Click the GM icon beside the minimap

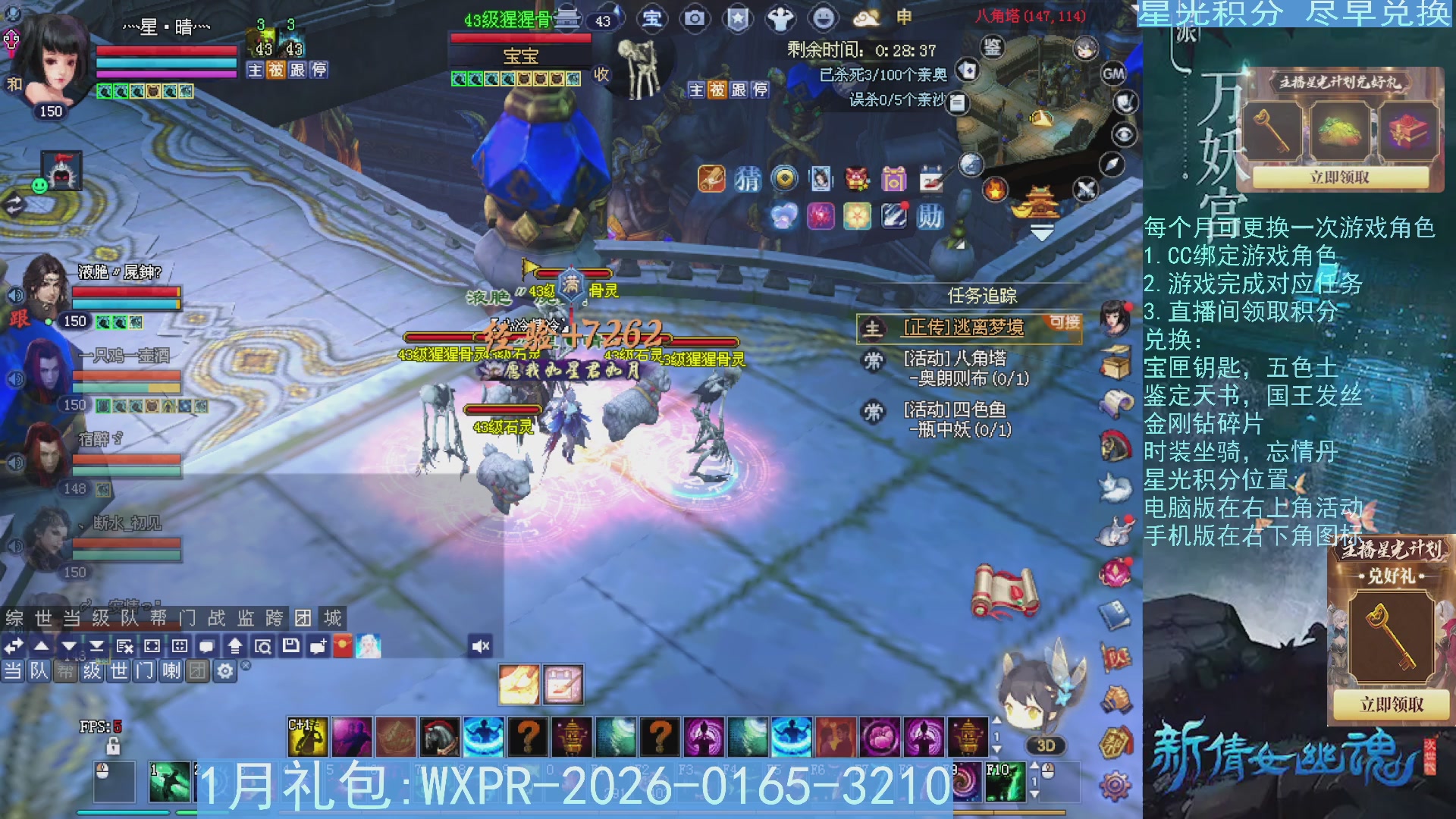[1114, 73]
